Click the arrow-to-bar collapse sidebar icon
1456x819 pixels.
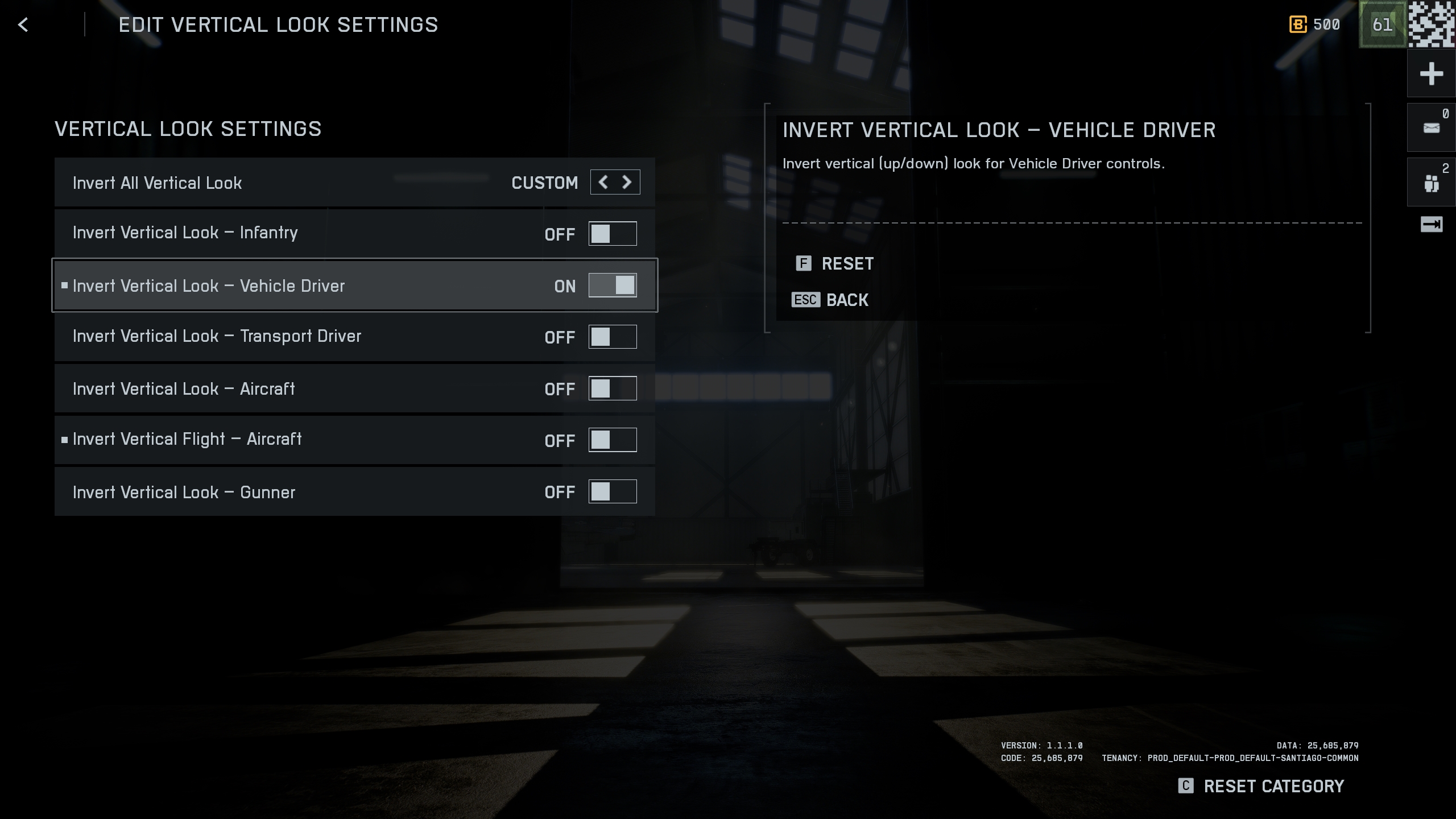coord(1431,224)
